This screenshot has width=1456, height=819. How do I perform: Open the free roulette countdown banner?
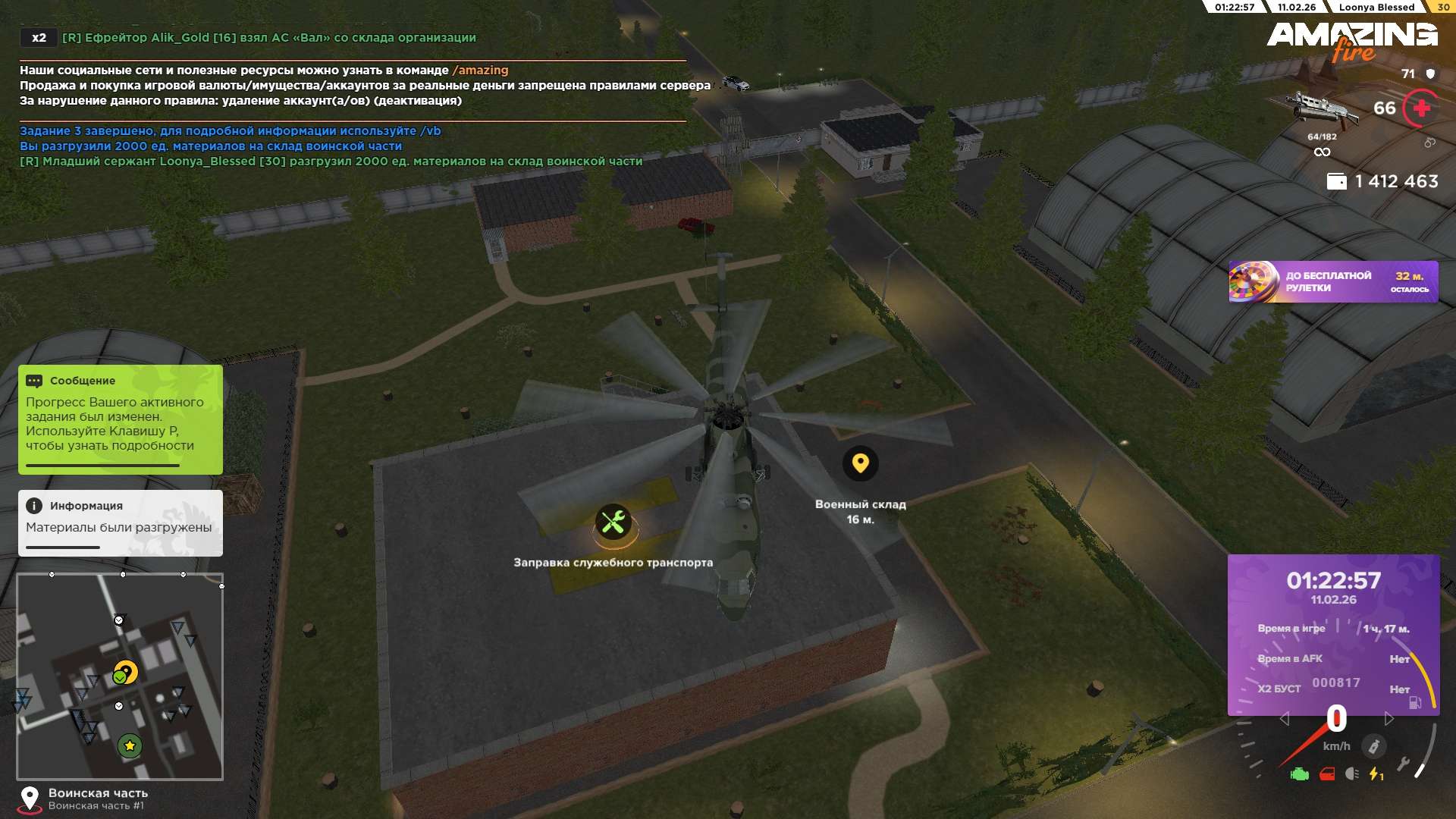coord(1332,282)
